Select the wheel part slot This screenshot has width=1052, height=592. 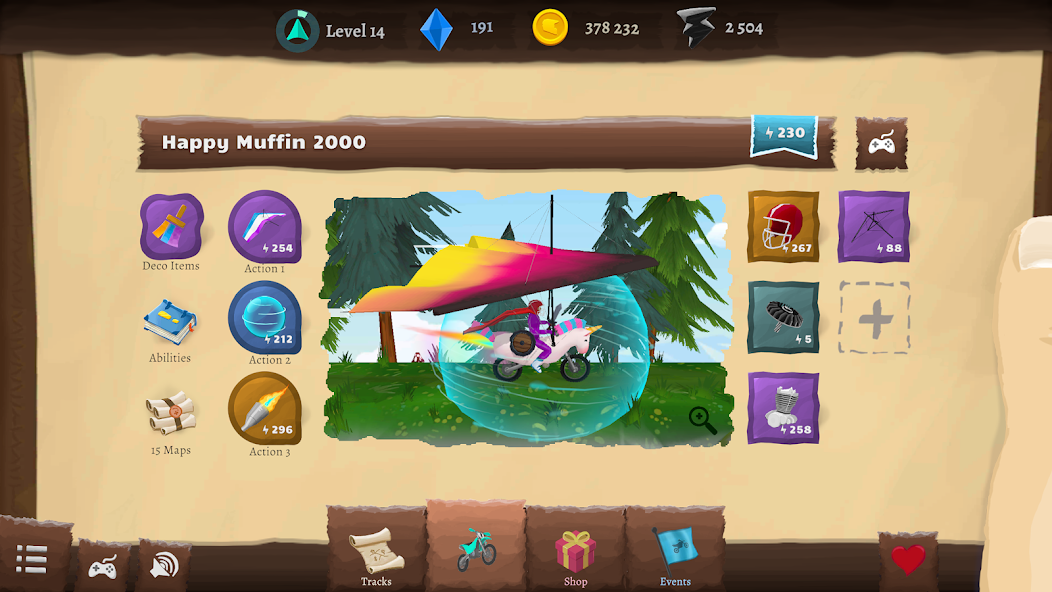click(x=783, y=317)
